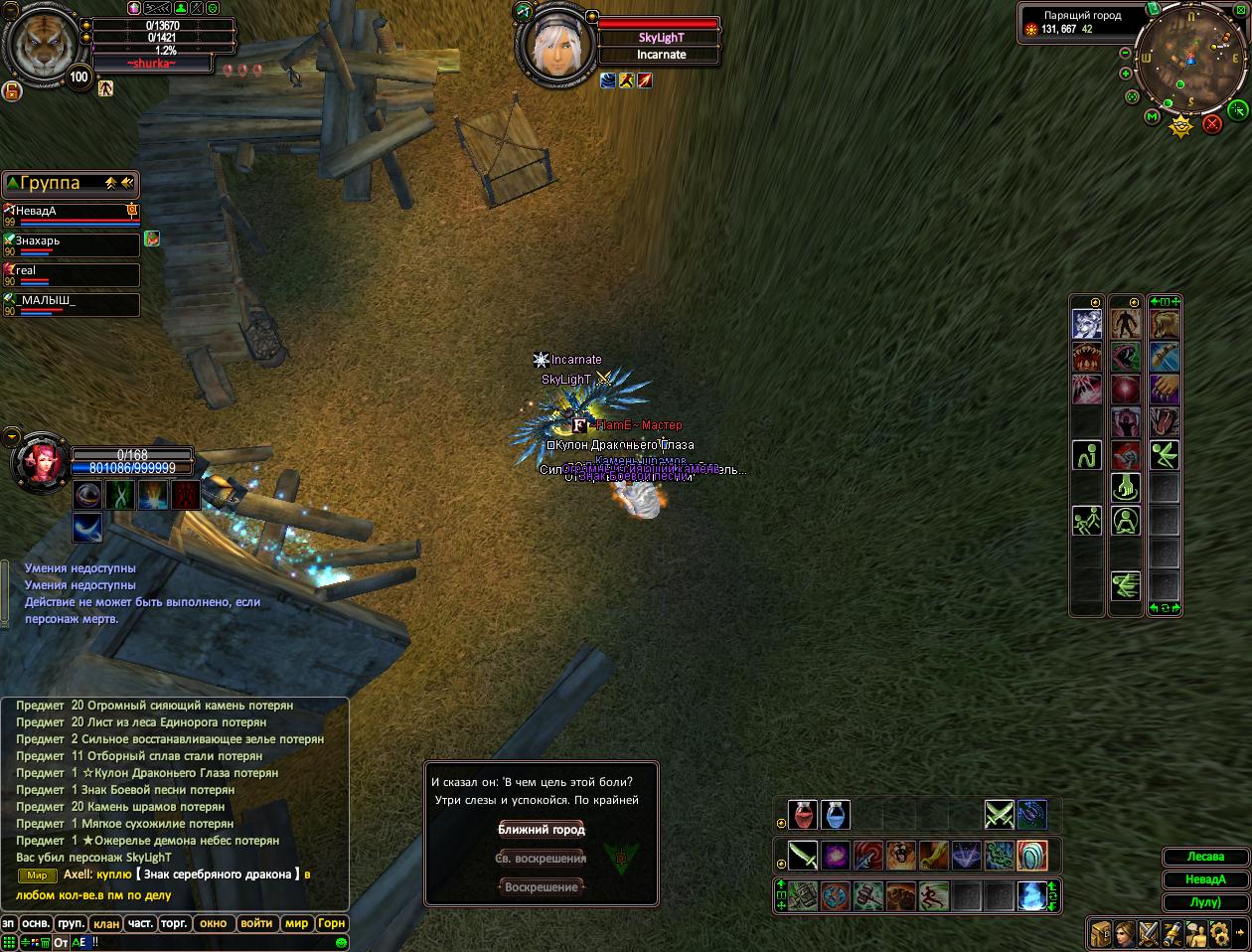Viewport: 1252px width, 952px height.
Task: Switch to the 'клан' chat tab
Action: pos(106,923)
